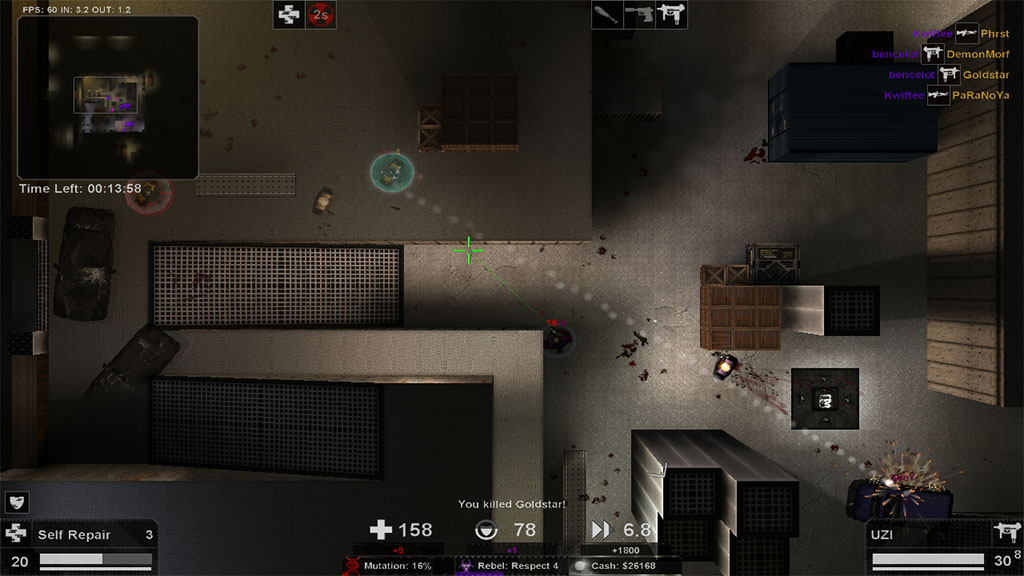Screen dimensions: 1024x576
Task: Switch to the Uzi weapon slot
Action: point(671,14)
